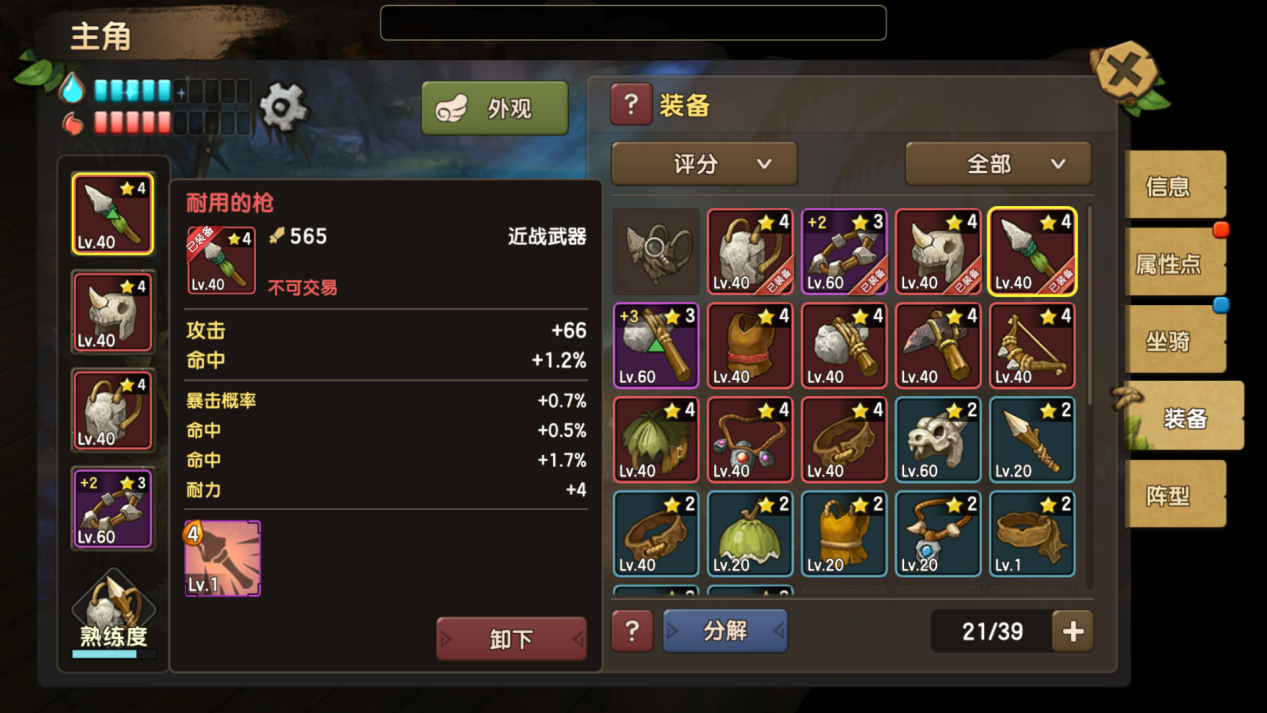The image size is (1267, 713).
Task: Open the 阵型 formation tab
Action: (1174, 495)
